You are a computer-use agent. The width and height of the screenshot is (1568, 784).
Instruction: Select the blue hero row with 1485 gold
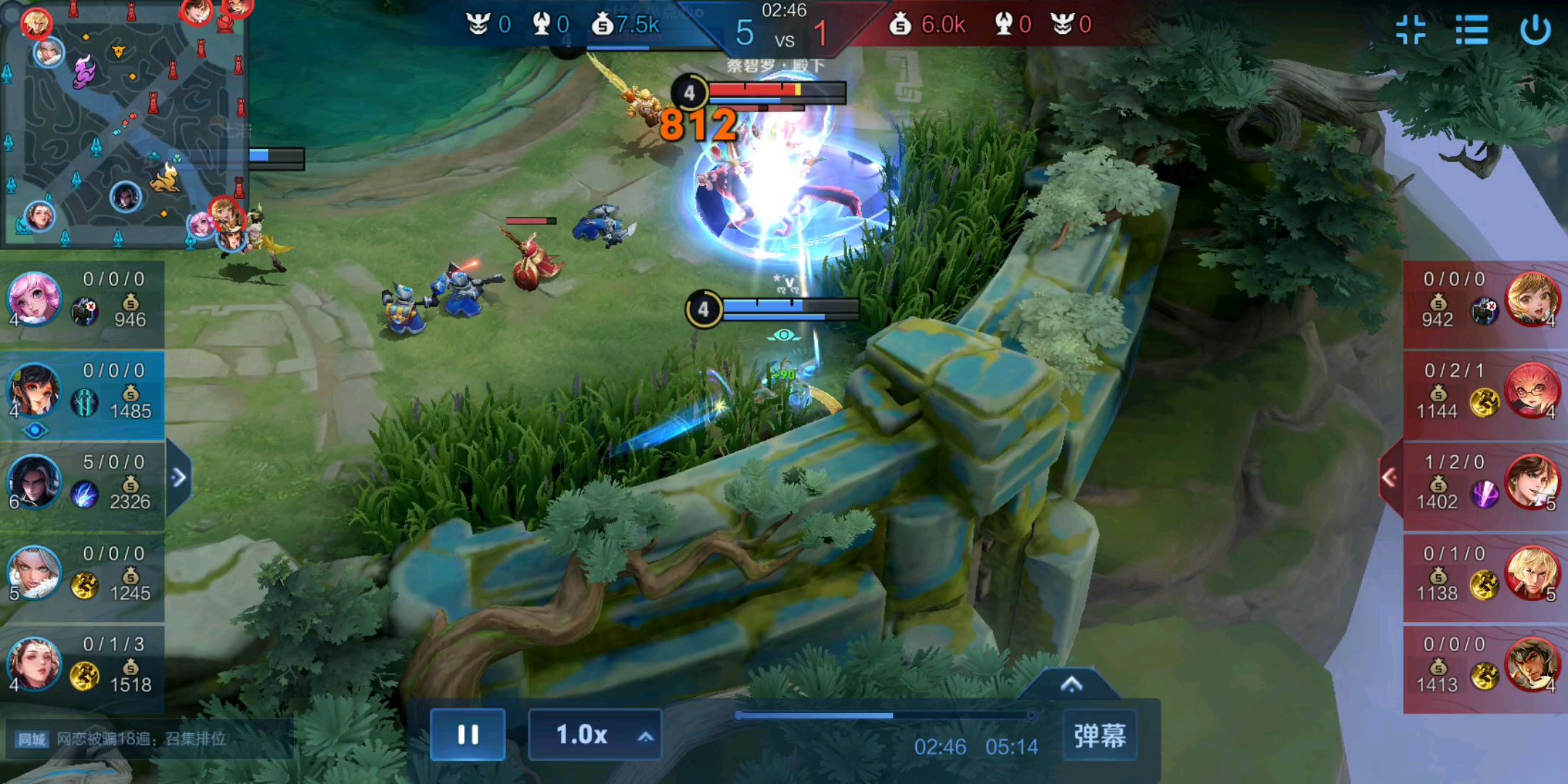(82, 392)
